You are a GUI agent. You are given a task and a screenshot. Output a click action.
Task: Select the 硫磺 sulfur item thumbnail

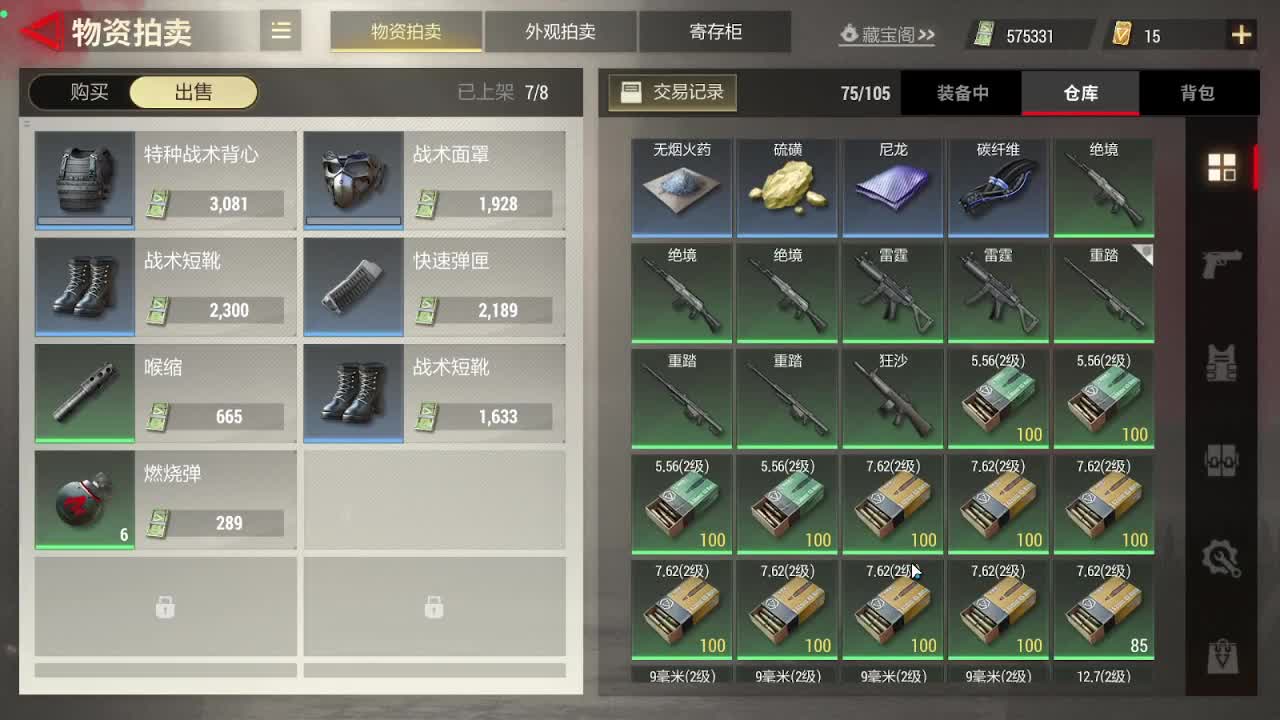click(787, 185)
